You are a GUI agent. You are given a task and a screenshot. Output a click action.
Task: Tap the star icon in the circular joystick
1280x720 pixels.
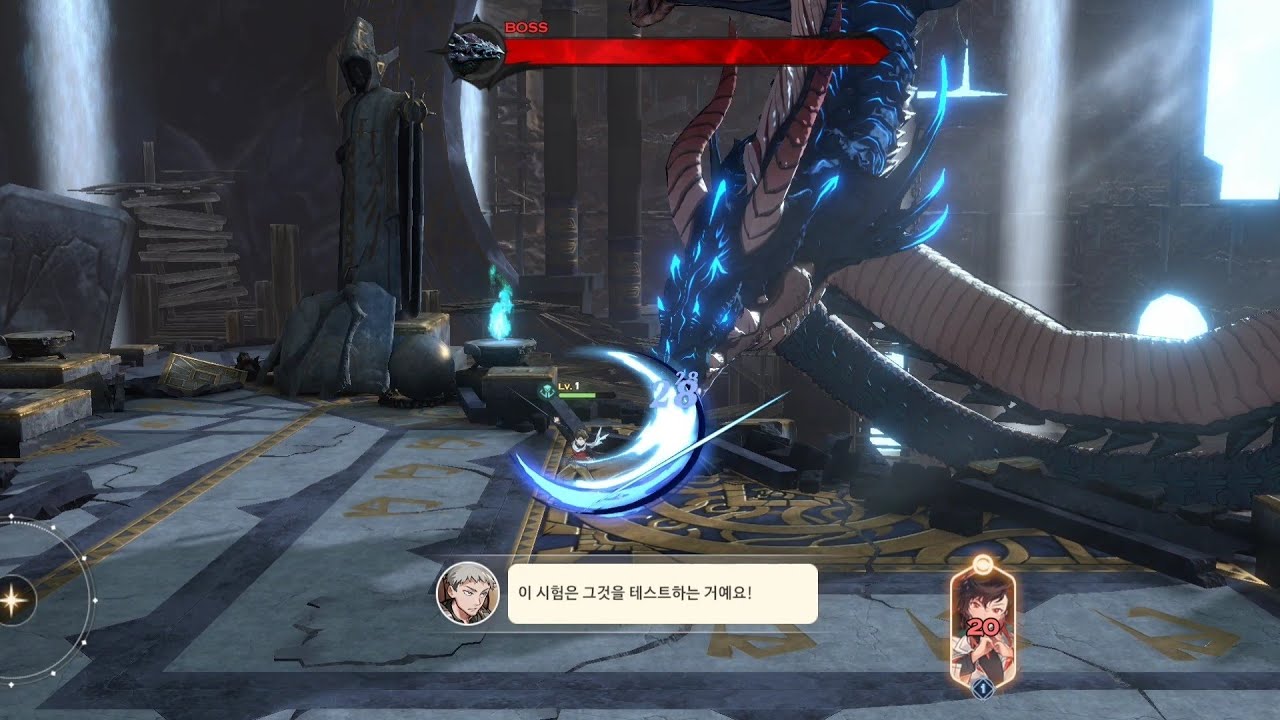[x=17, y=600]
